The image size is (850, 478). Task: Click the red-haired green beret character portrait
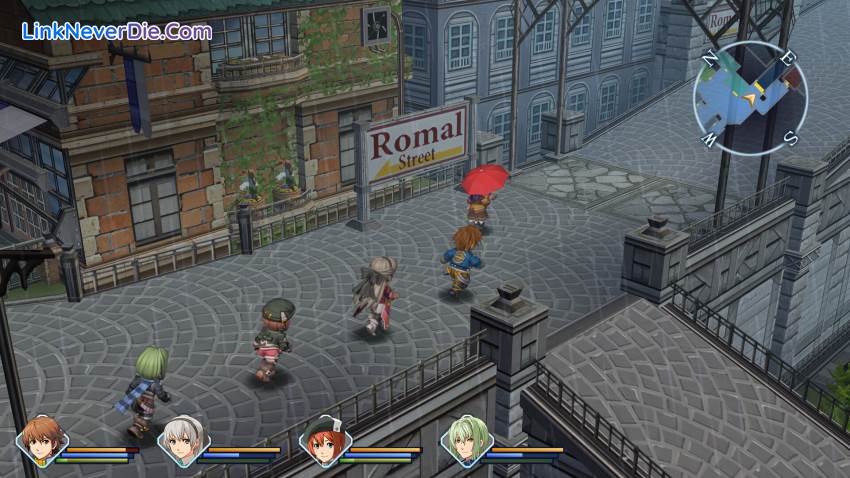[324, 441]
